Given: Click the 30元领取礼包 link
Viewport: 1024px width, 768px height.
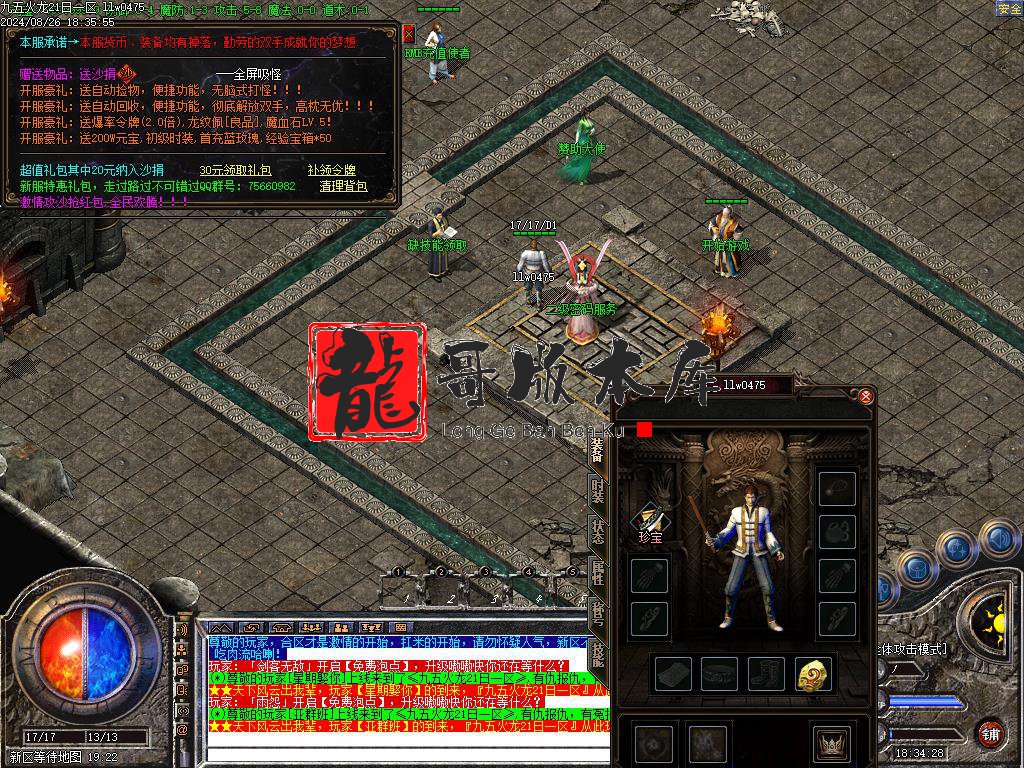Looking at the screenshot, I should pos(237,170).
